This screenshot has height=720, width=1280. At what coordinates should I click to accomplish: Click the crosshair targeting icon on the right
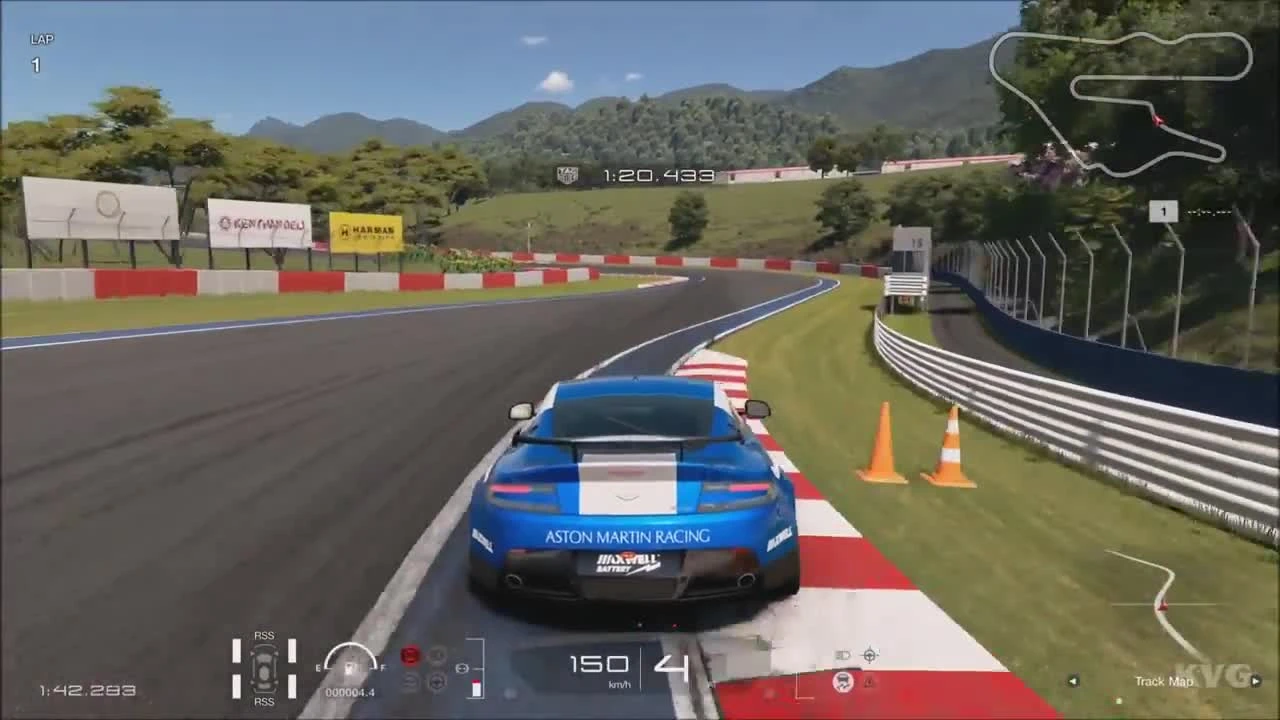coord(870,655)
